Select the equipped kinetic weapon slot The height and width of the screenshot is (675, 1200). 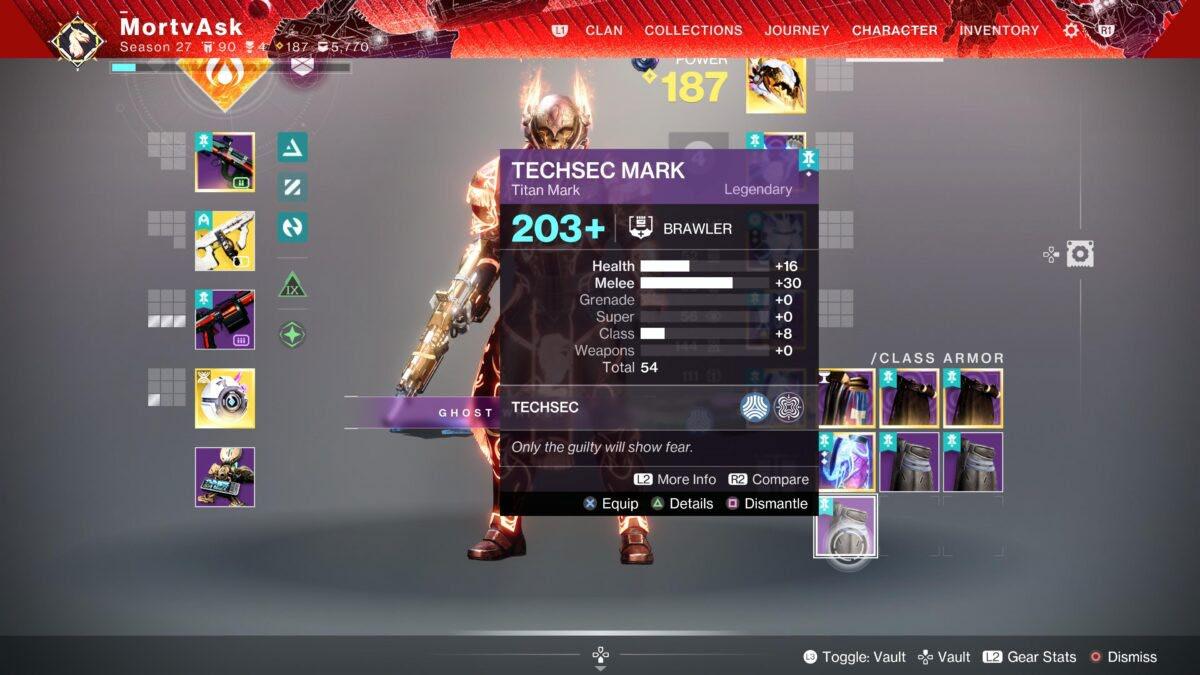click(225, 162)
